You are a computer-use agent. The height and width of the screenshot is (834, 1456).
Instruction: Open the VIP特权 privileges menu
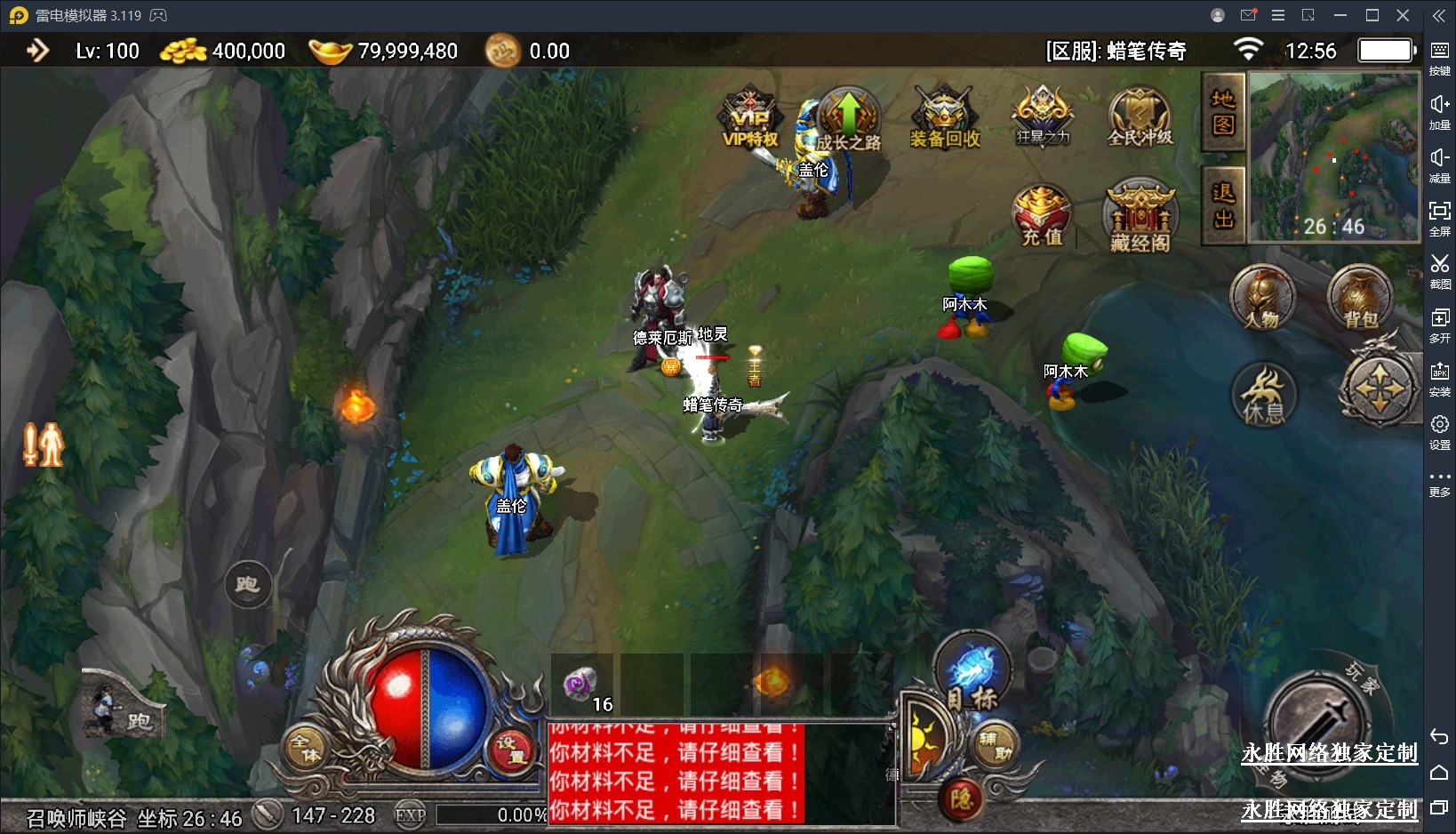[750, 118]
